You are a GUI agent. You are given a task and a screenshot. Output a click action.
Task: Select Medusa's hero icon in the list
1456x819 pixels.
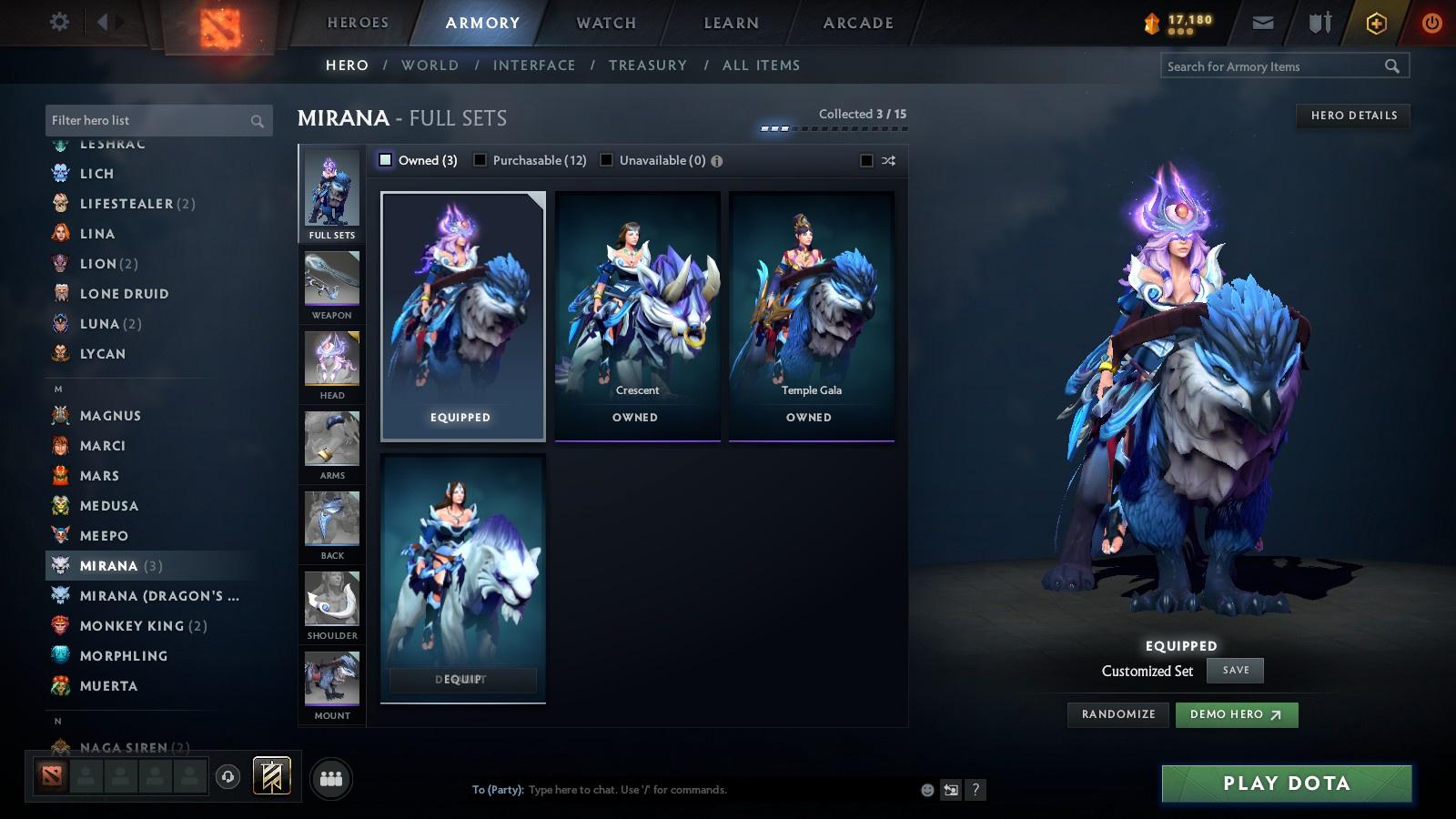(60, 505)
